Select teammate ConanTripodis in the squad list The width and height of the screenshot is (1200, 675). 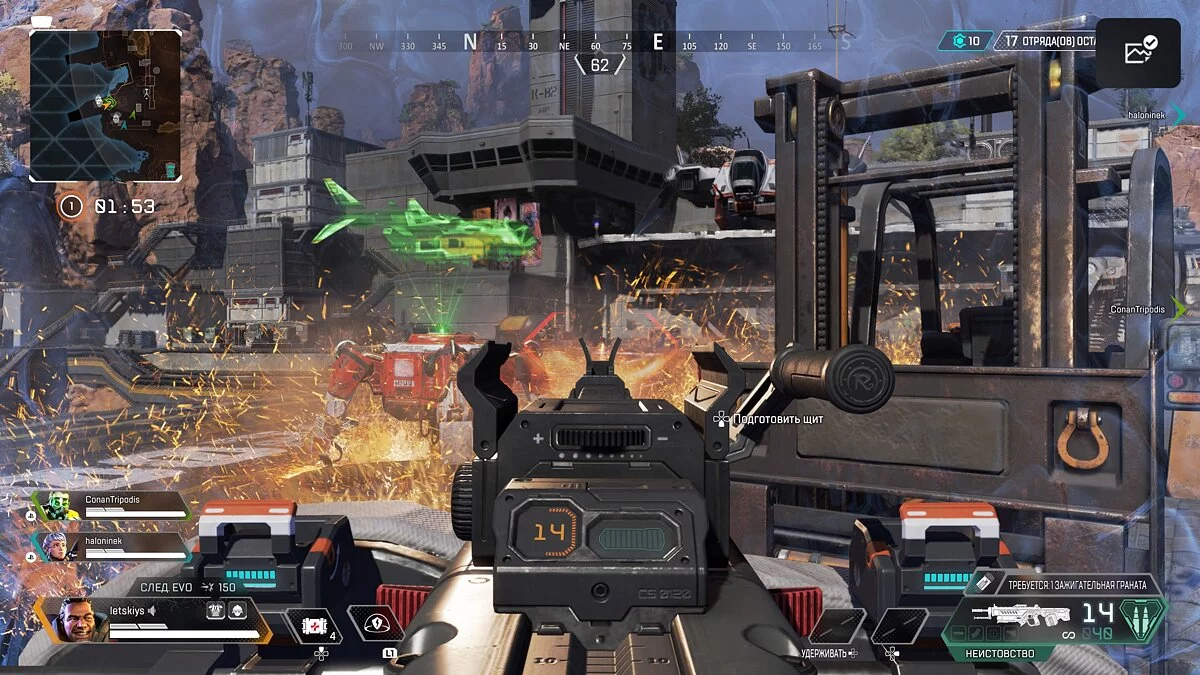[x=110, y=505]
